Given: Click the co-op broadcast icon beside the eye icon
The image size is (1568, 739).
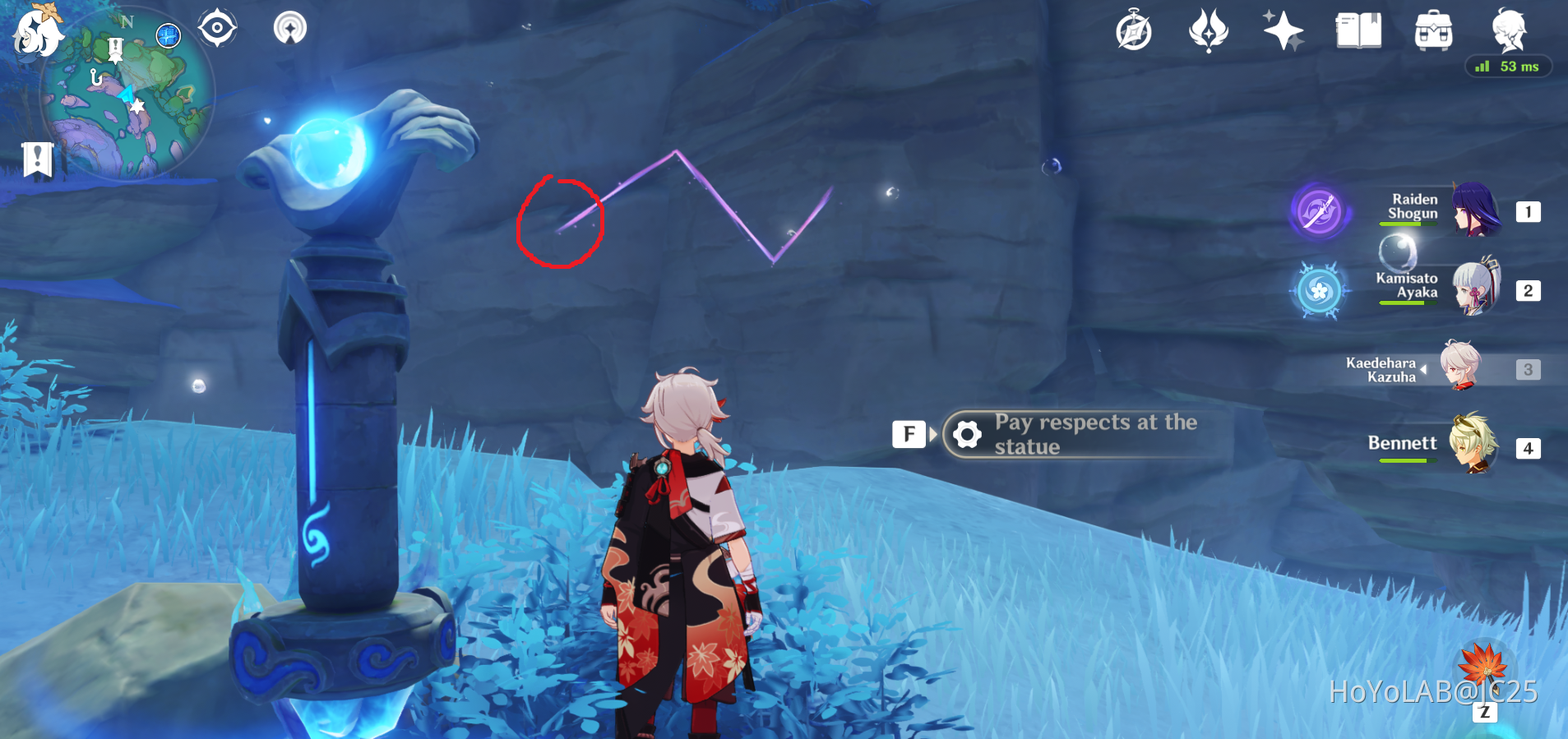Looking at the screenshot, I should point(289,27).
